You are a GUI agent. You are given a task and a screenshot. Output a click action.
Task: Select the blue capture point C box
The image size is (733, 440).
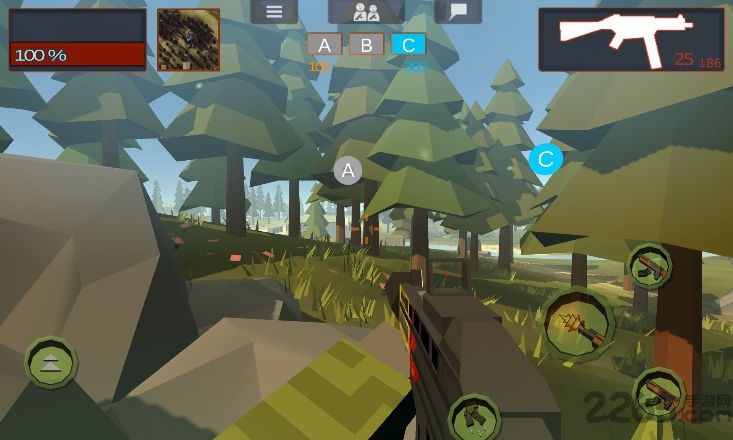point(408,45)
